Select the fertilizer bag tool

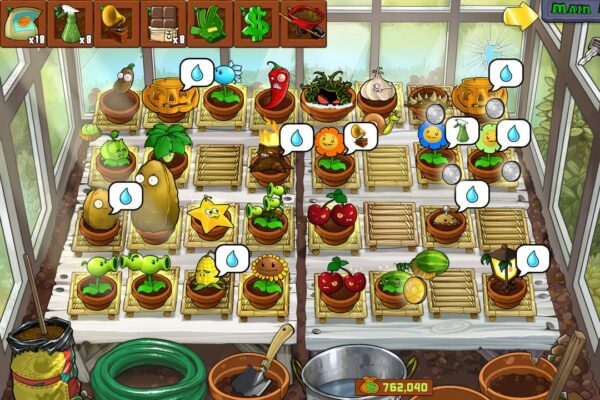point(22,22)
